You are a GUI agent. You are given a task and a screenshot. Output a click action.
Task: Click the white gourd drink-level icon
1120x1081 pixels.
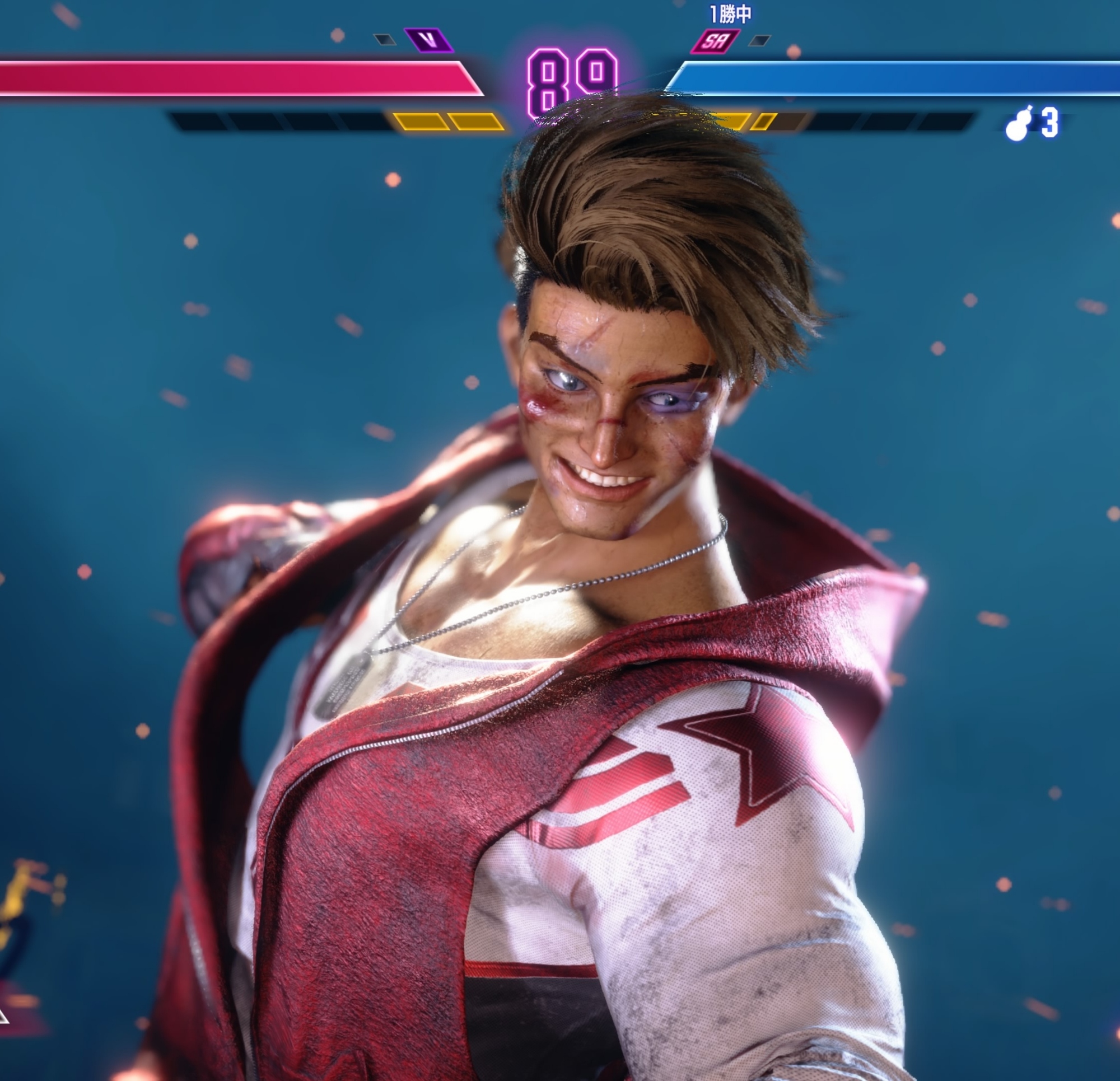click(1018, 123)
